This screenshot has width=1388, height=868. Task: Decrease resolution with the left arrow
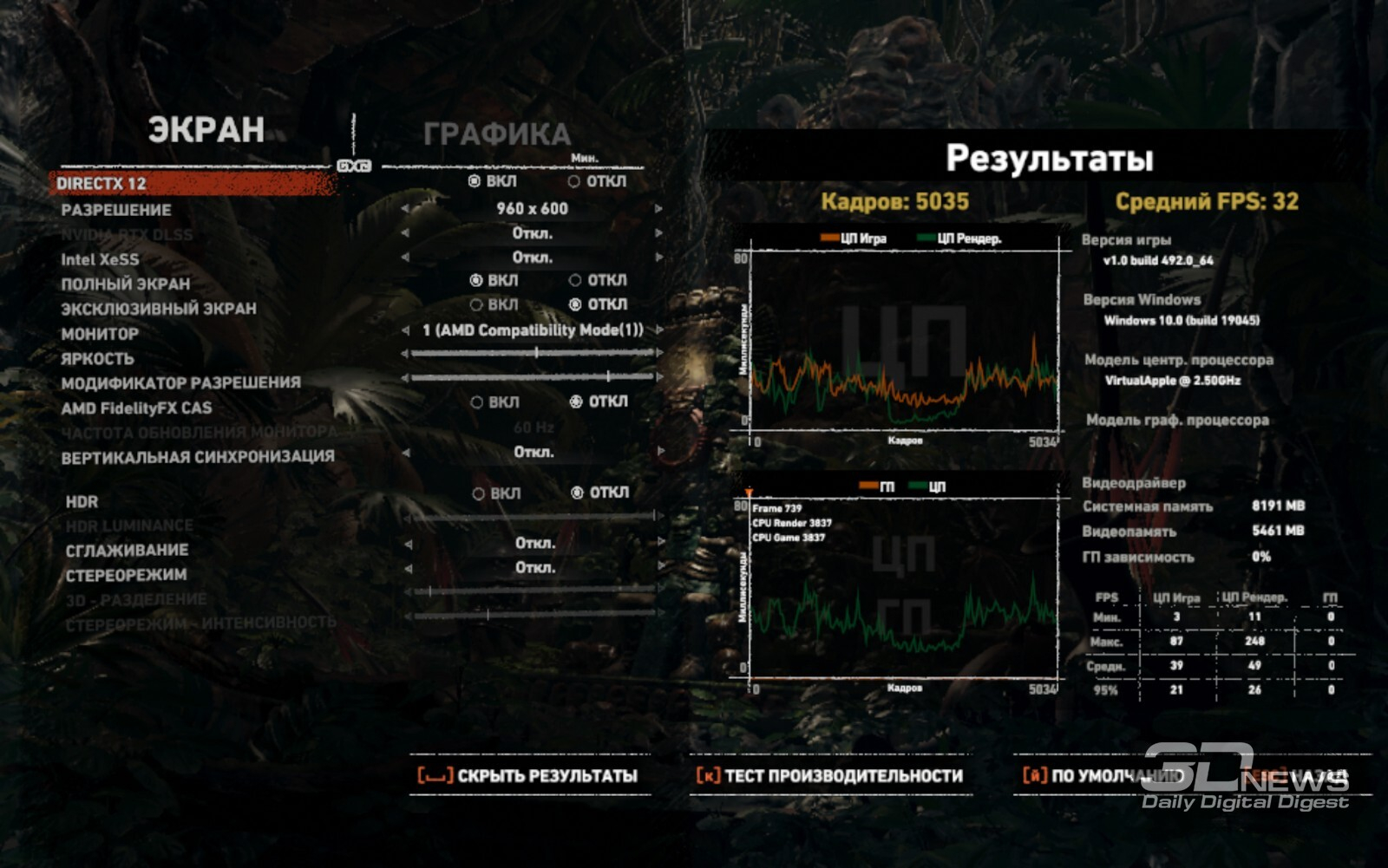click(x=404, y=209)
